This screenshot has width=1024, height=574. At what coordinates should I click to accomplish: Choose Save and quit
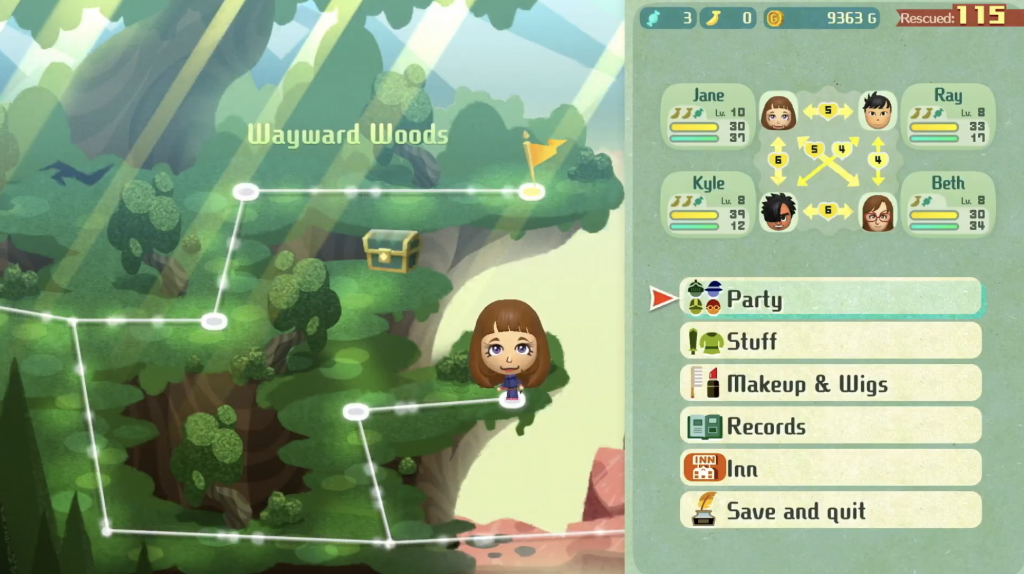point(830,511)
